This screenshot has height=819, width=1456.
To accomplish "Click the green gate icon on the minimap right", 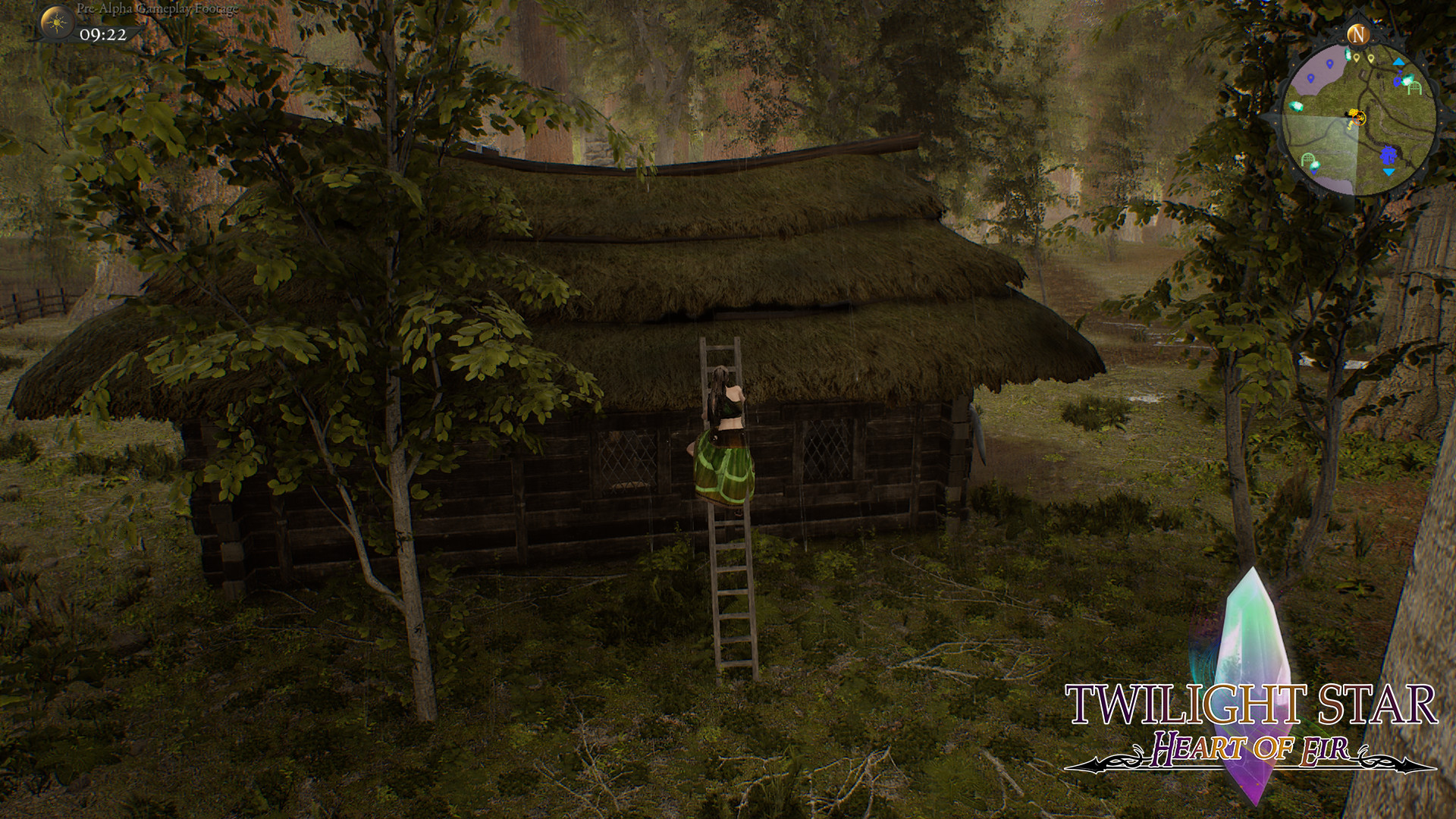I will (1414, 88).
